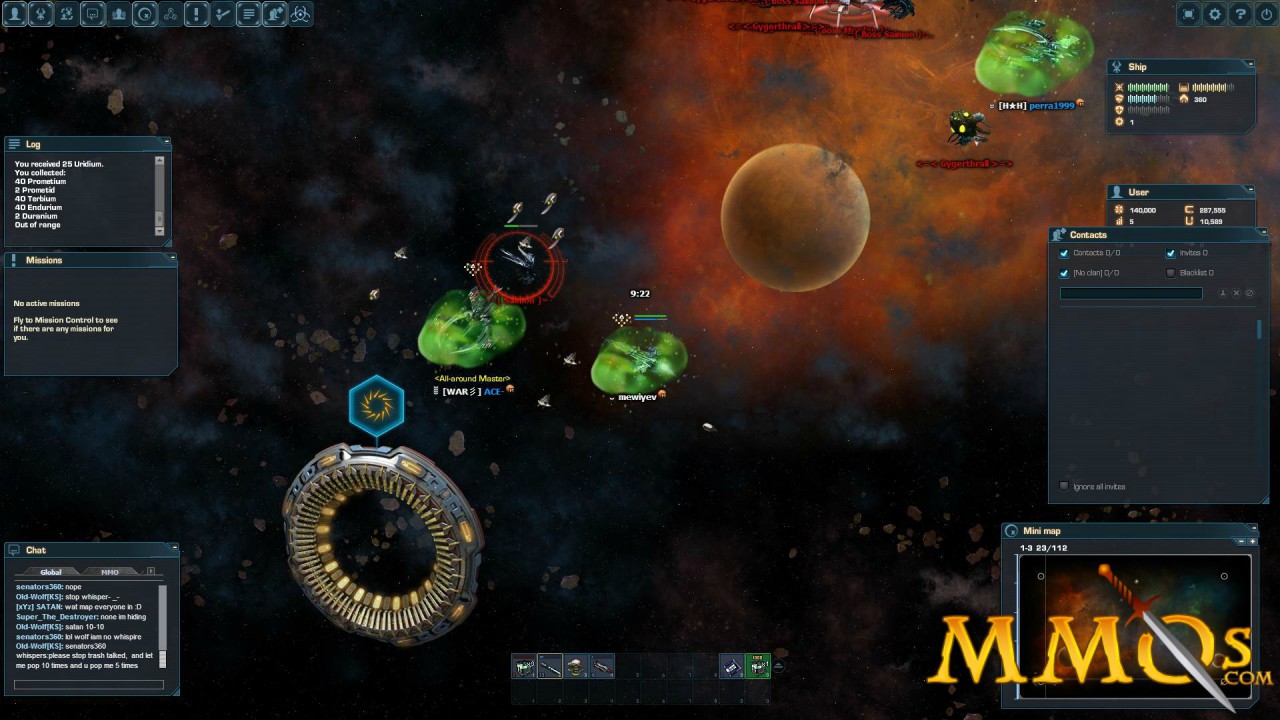1280x720 pixels.
Task: Uncheck the Contacts filter checkbox
Action: [x=1064, y=254]
